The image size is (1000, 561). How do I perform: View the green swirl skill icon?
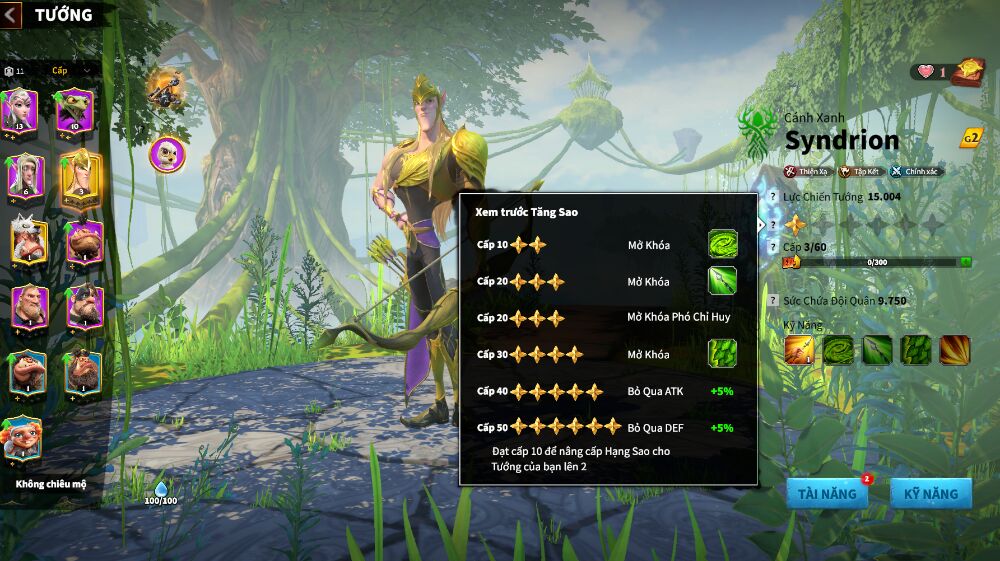click(x=838, y=350)
